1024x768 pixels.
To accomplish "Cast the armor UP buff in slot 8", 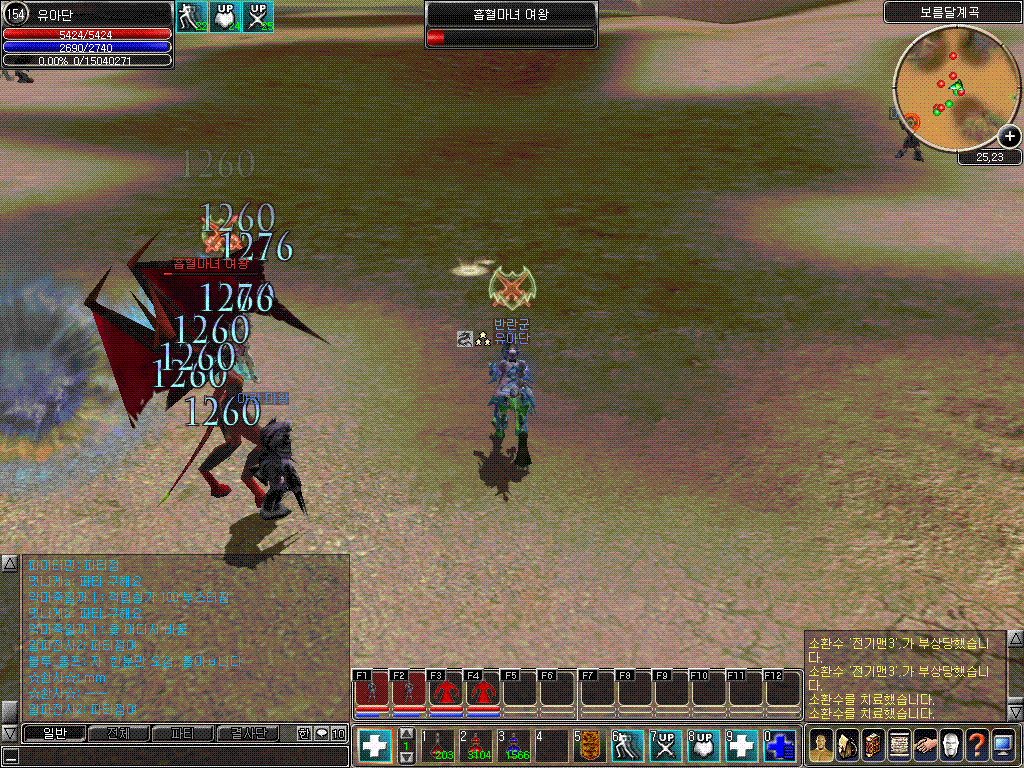I will pos(702,746).
